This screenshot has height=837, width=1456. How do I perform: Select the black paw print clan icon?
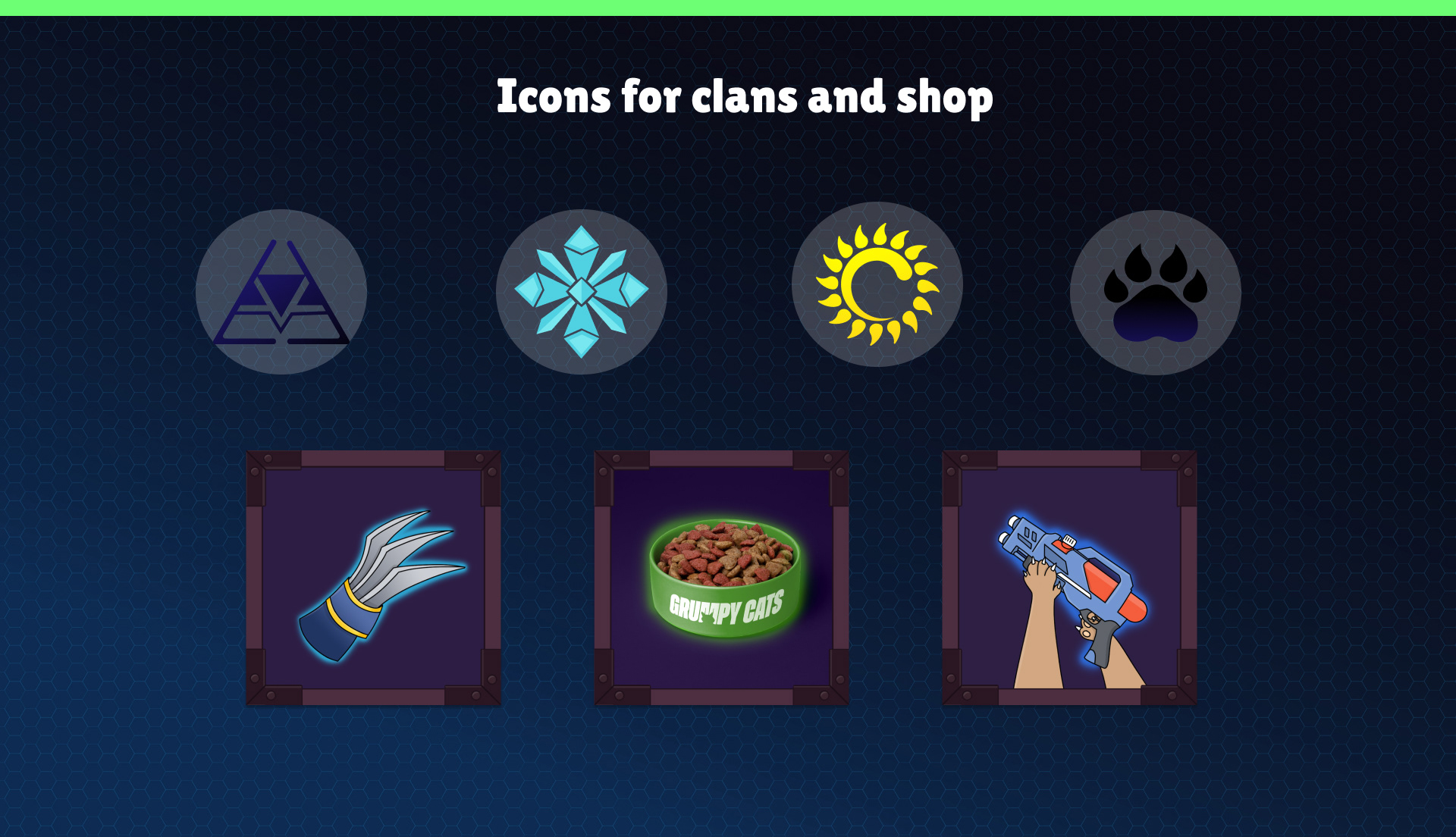pos(1155,293)
